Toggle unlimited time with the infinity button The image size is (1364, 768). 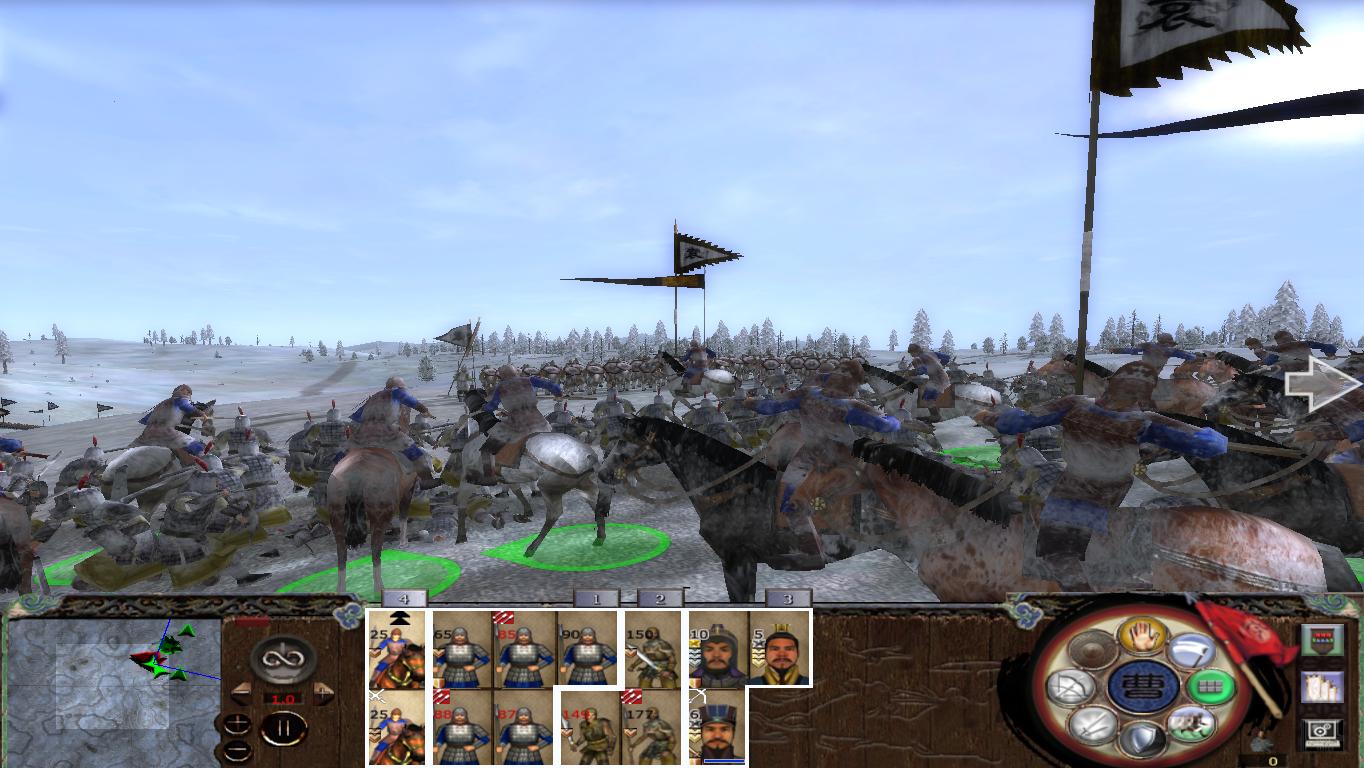coord(283,661)
